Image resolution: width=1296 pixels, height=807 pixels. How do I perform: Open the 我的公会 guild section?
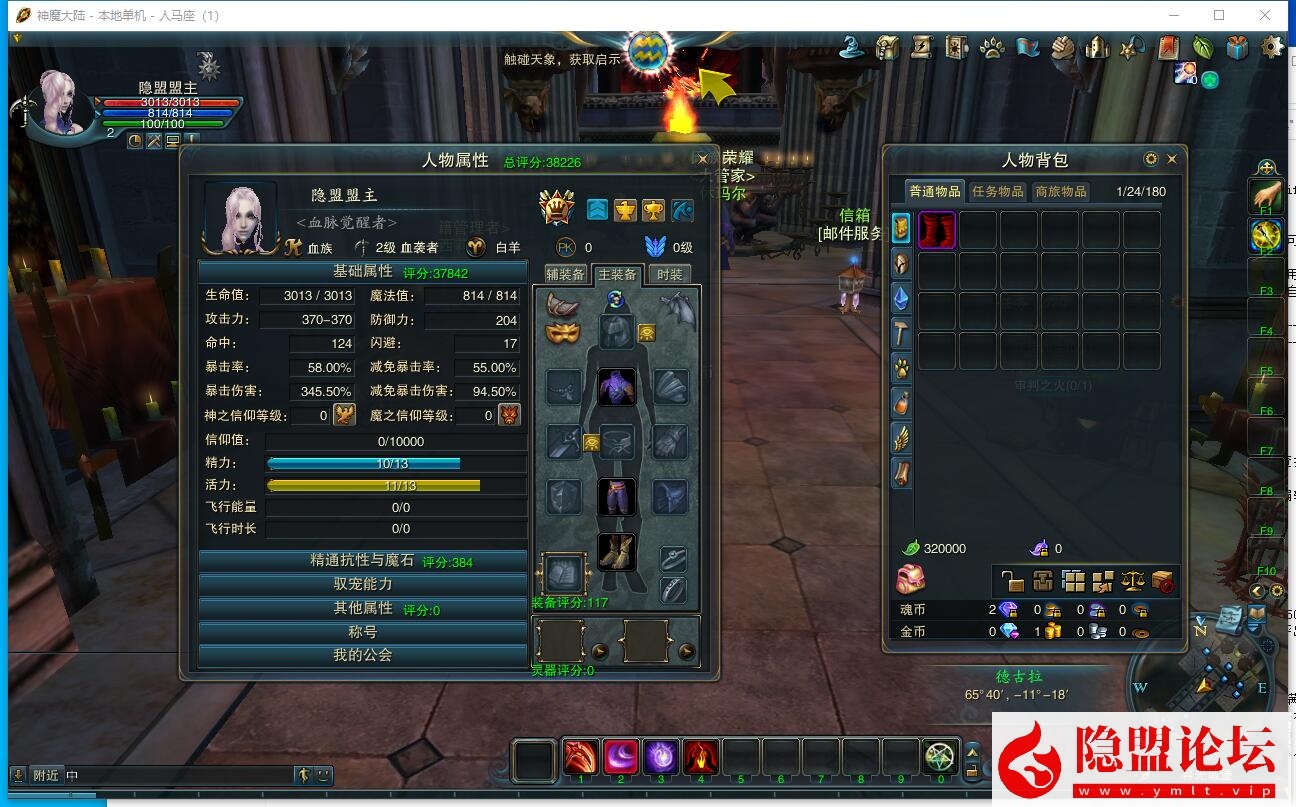click(362, 655)
